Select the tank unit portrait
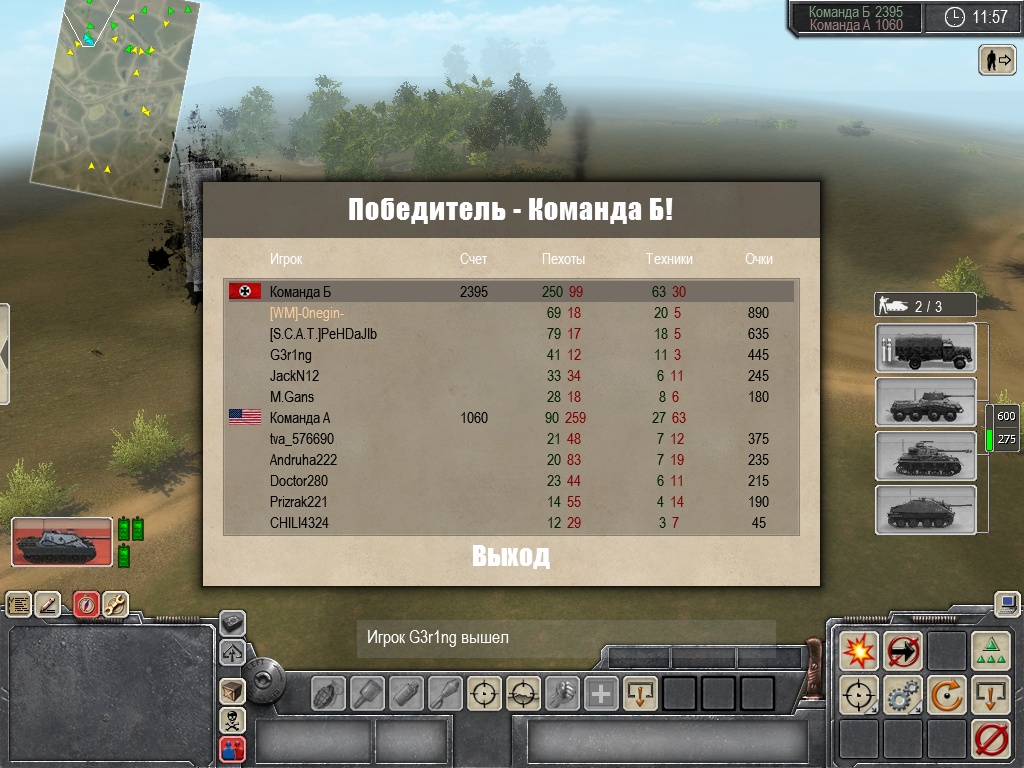Viewport: 1024px width, 768px height. 61,543
